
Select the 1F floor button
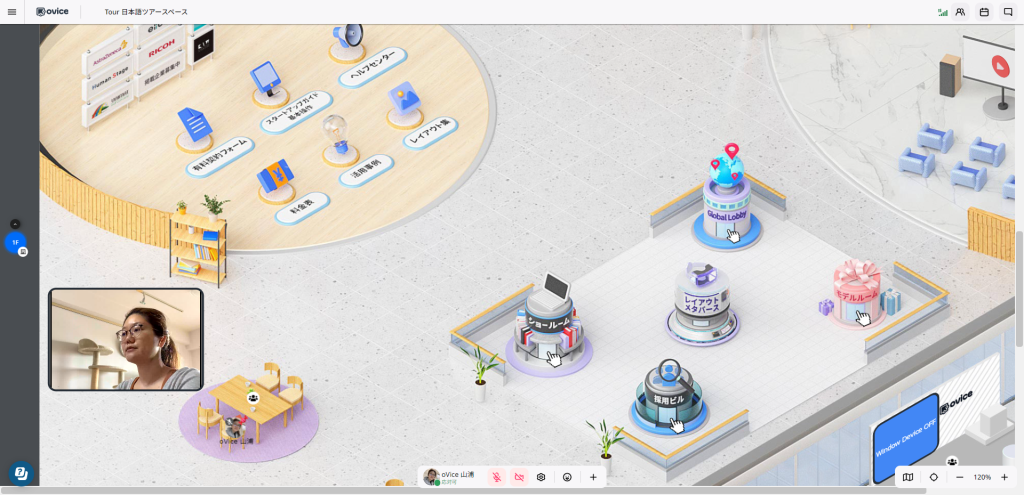[x=15, y=242]
